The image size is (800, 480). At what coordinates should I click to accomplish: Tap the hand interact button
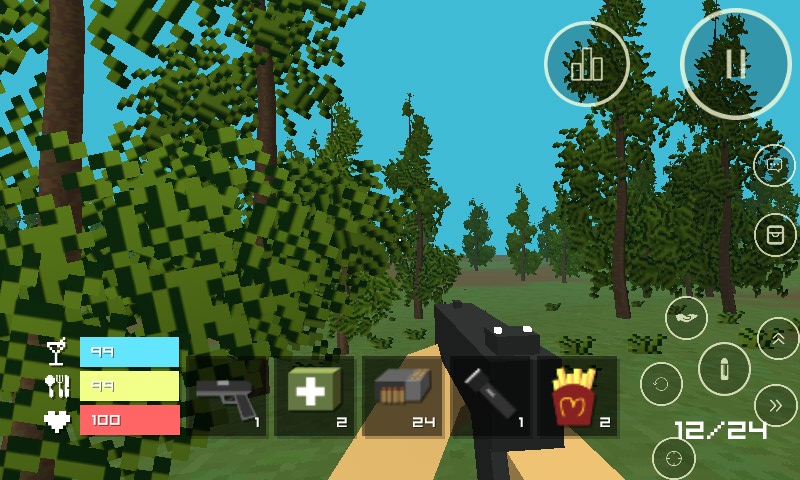[686, 318]
